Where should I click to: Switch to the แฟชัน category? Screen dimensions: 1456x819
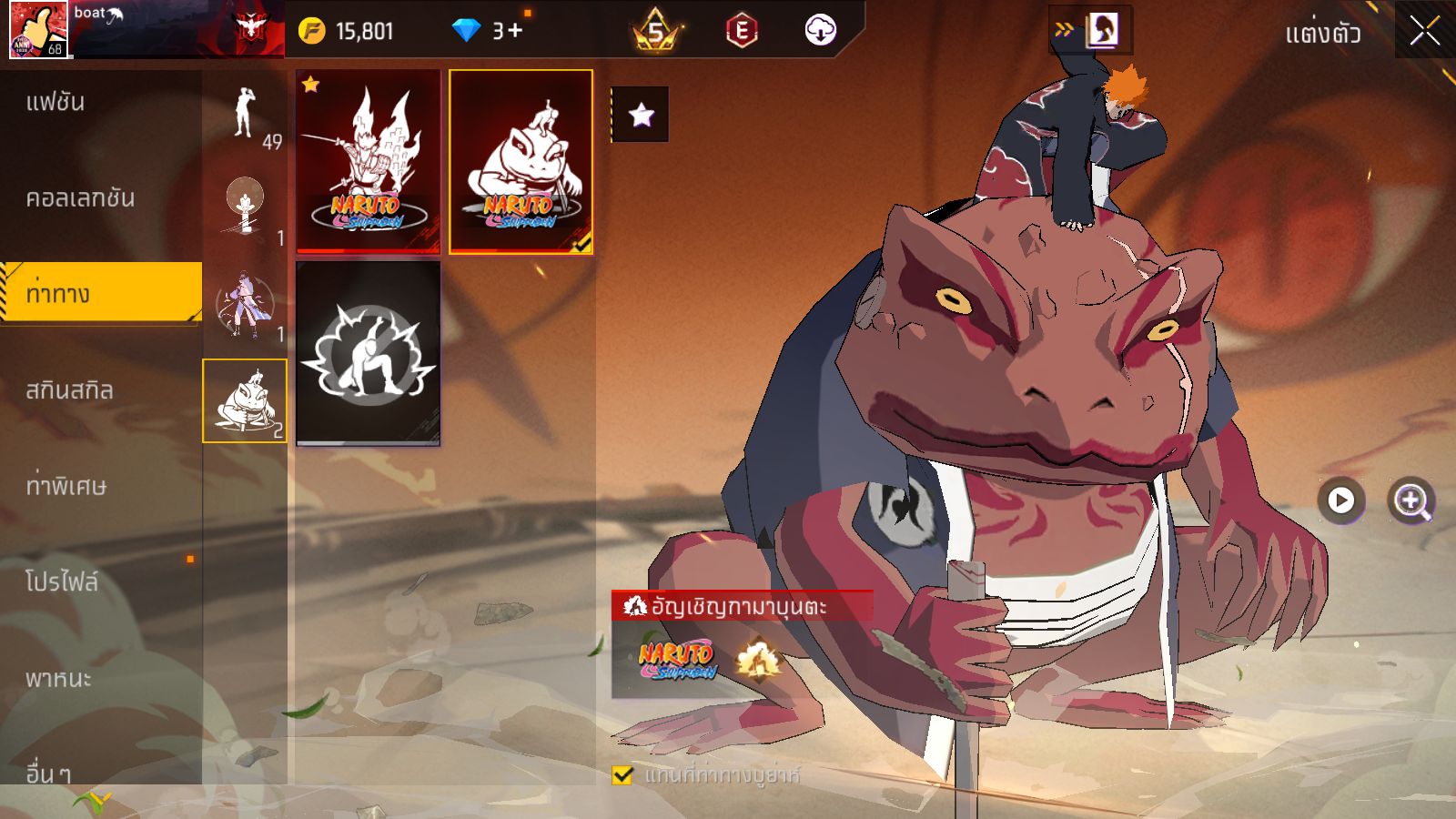click(x=56, y=102)
